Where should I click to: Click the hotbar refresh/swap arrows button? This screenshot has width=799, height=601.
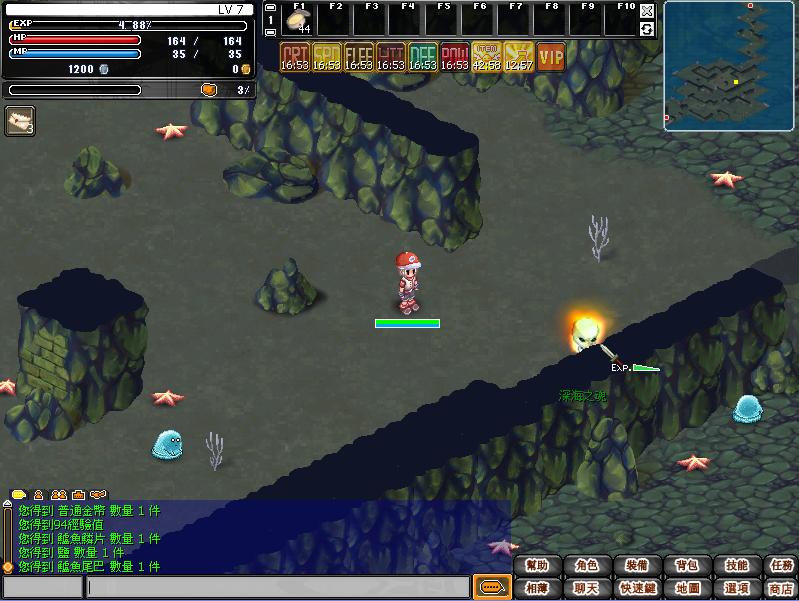(x=647, y=29)
